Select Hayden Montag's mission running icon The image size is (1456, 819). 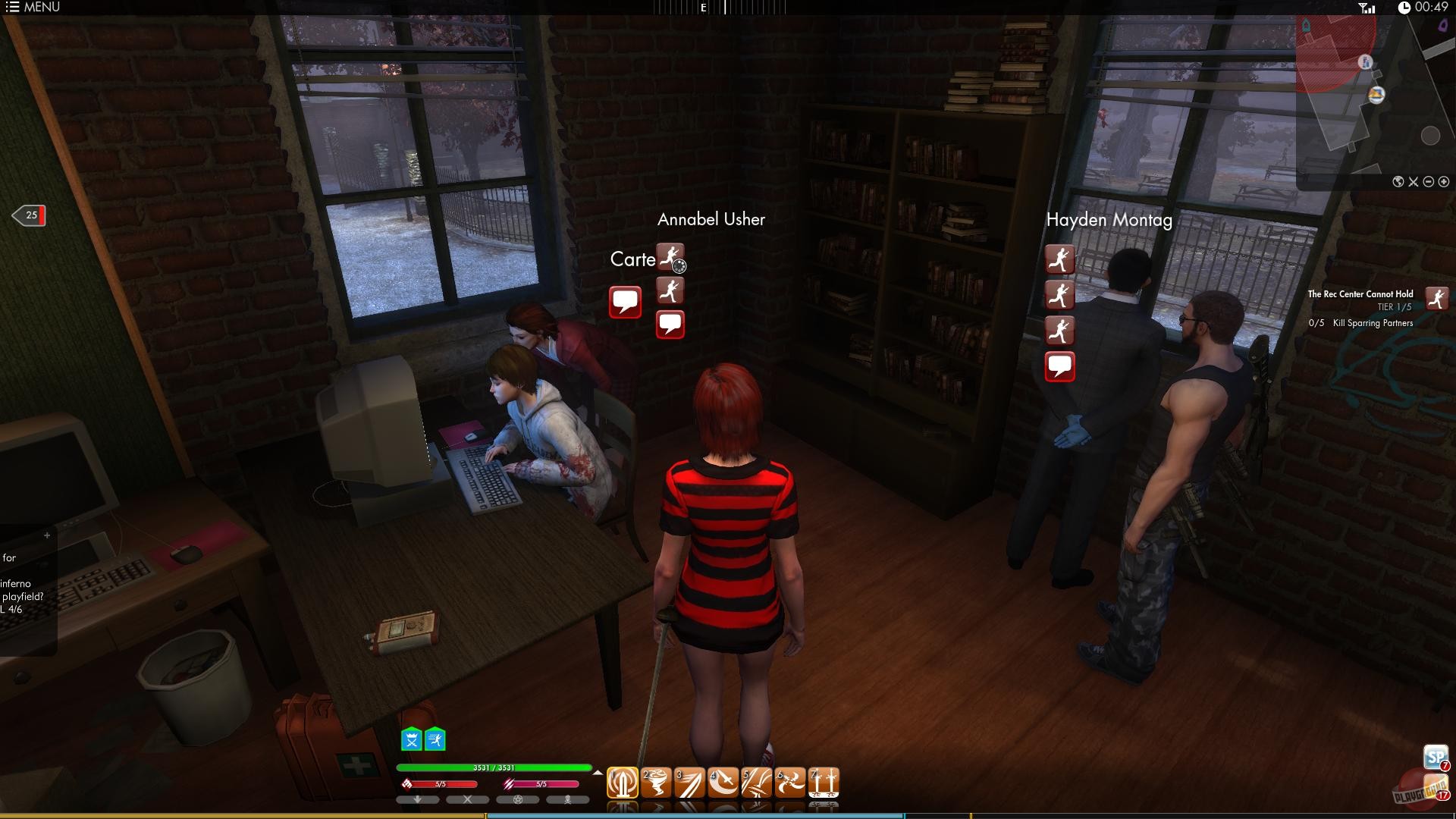[x=1060, y=259]
